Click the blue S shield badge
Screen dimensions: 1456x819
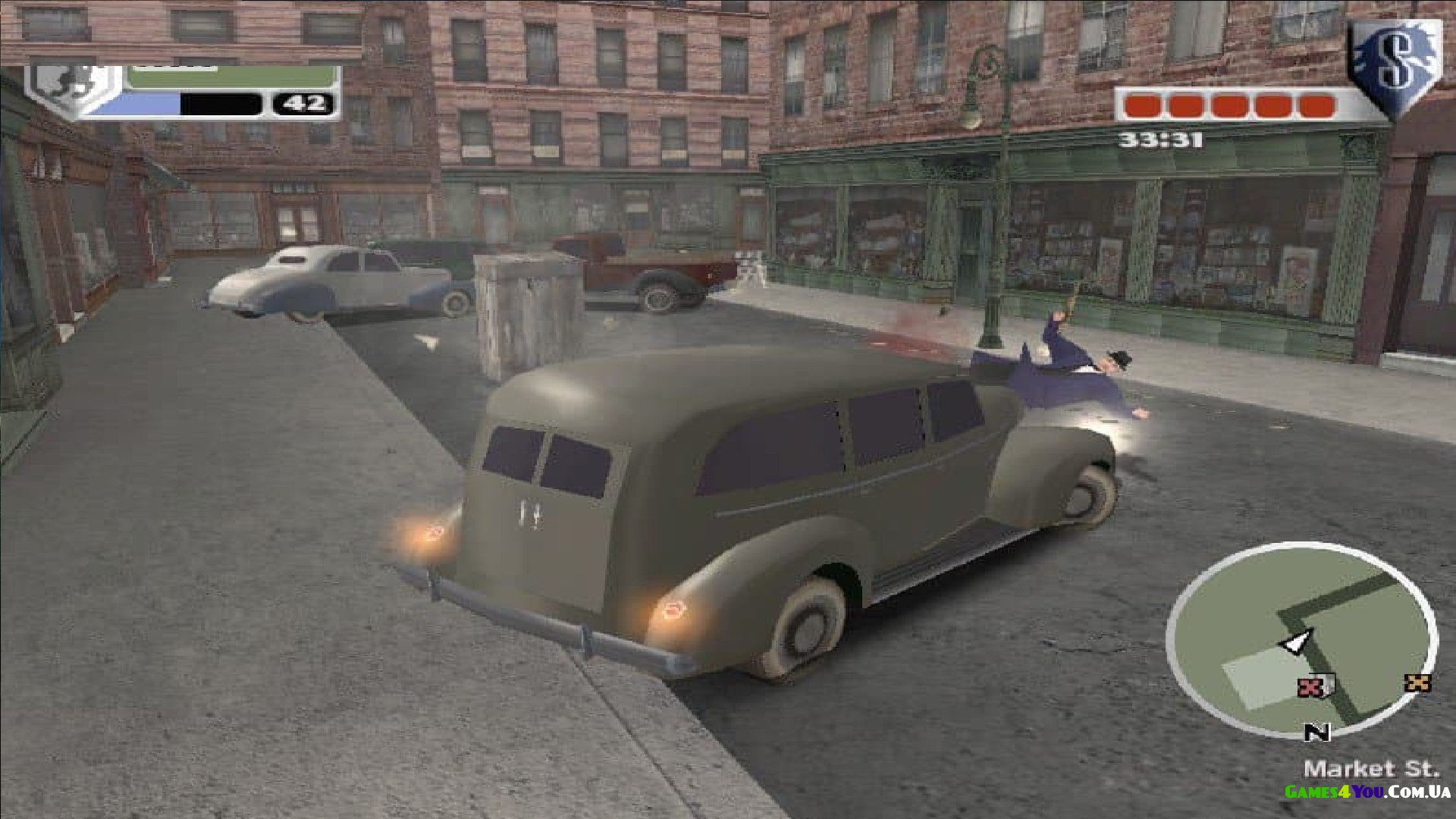point(1395,64)
